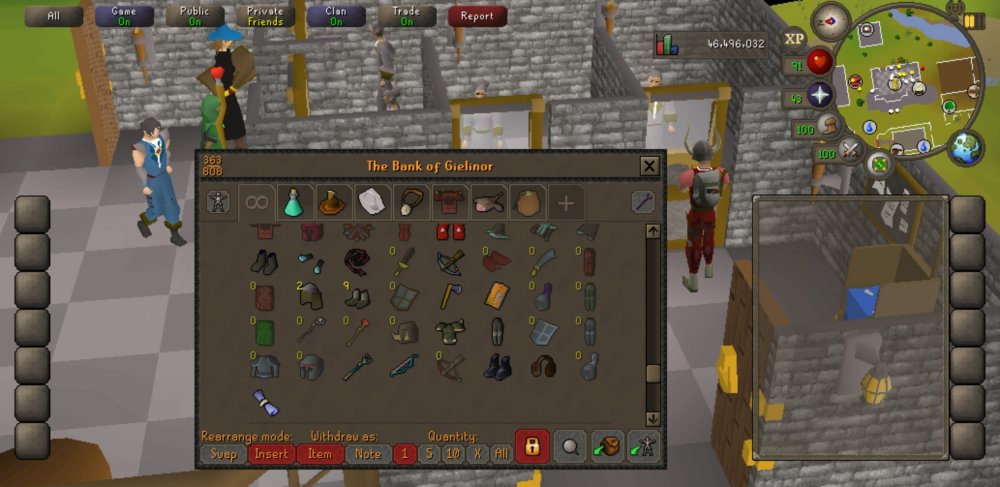
Task: Choose withdraw as Note
Action: coord(368,453)
